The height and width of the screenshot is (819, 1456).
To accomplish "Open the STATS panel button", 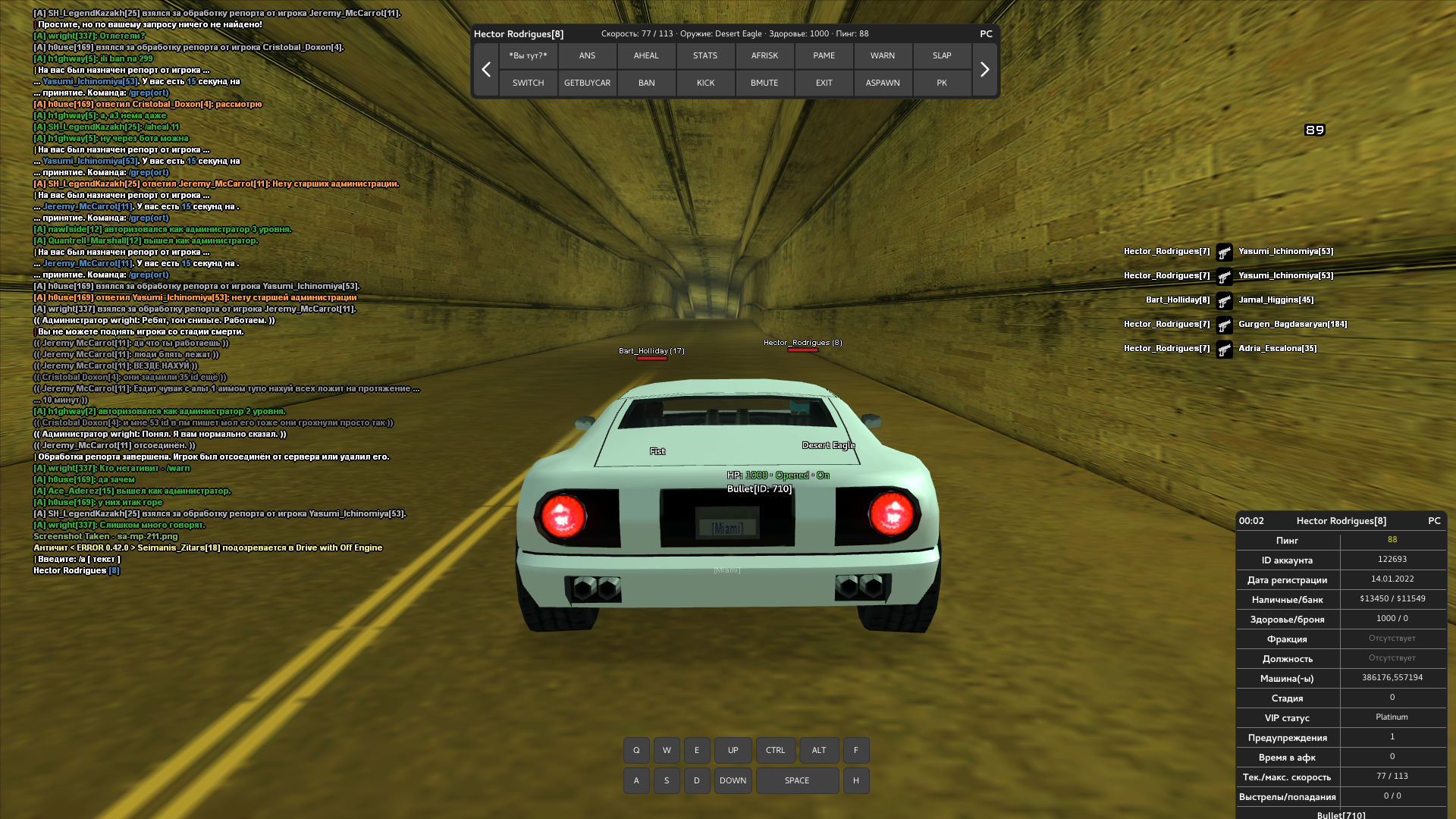I will point(705,55).
